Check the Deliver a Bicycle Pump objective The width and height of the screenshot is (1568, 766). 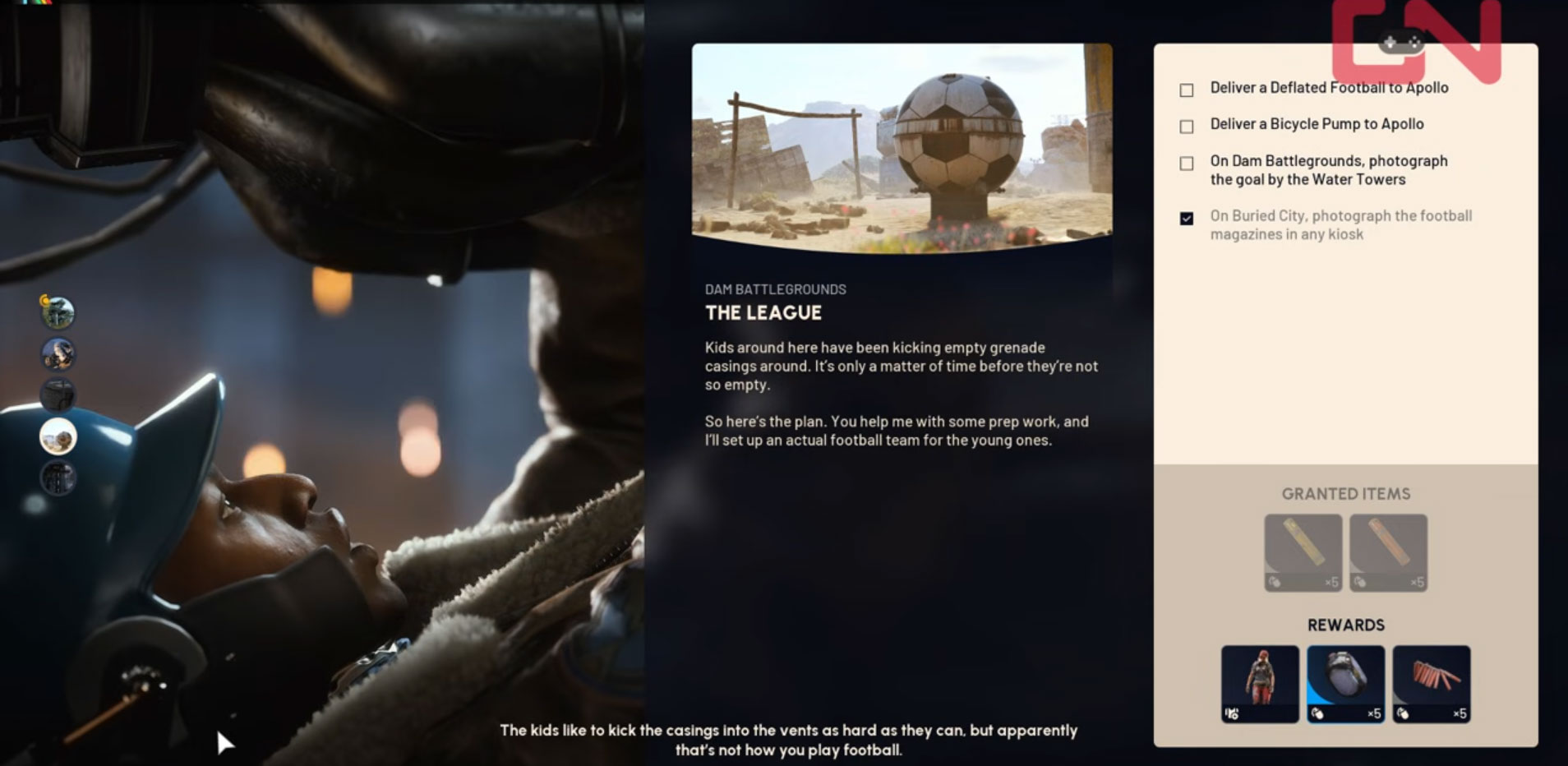click(1187, 126)
